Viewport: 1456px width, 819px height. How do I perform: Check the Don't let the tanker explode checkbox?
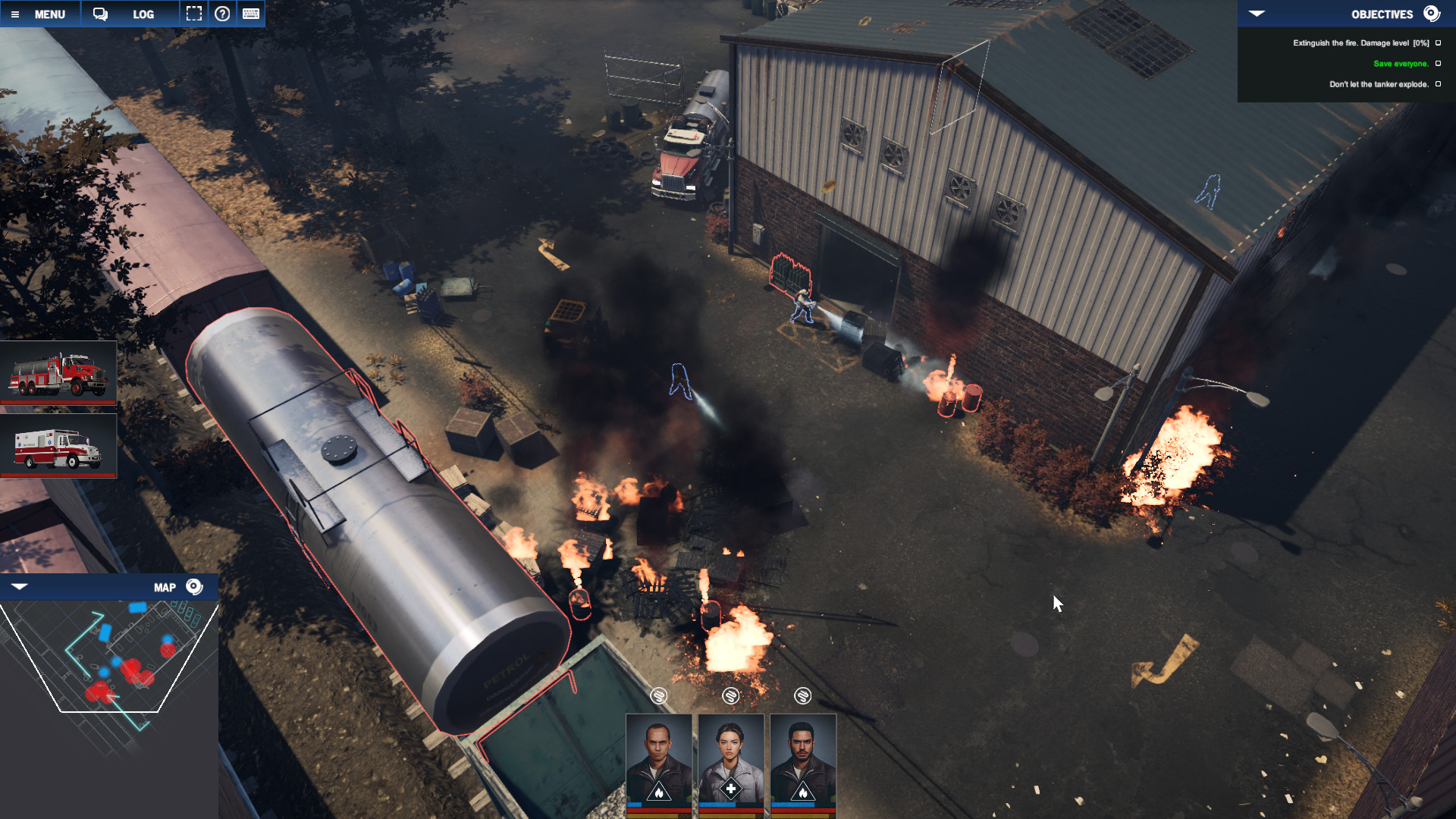point(1439,85)
